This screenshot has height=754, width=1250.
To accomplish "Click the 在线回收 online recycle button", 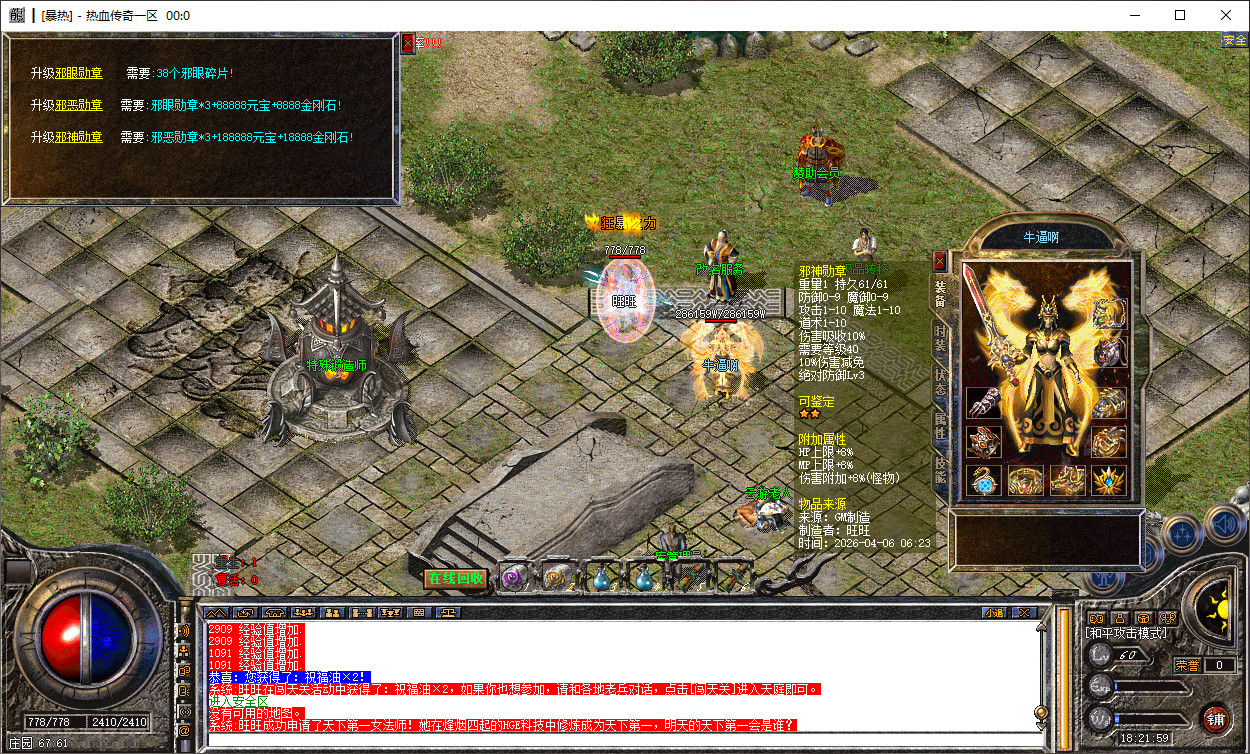I will [455, 578].
